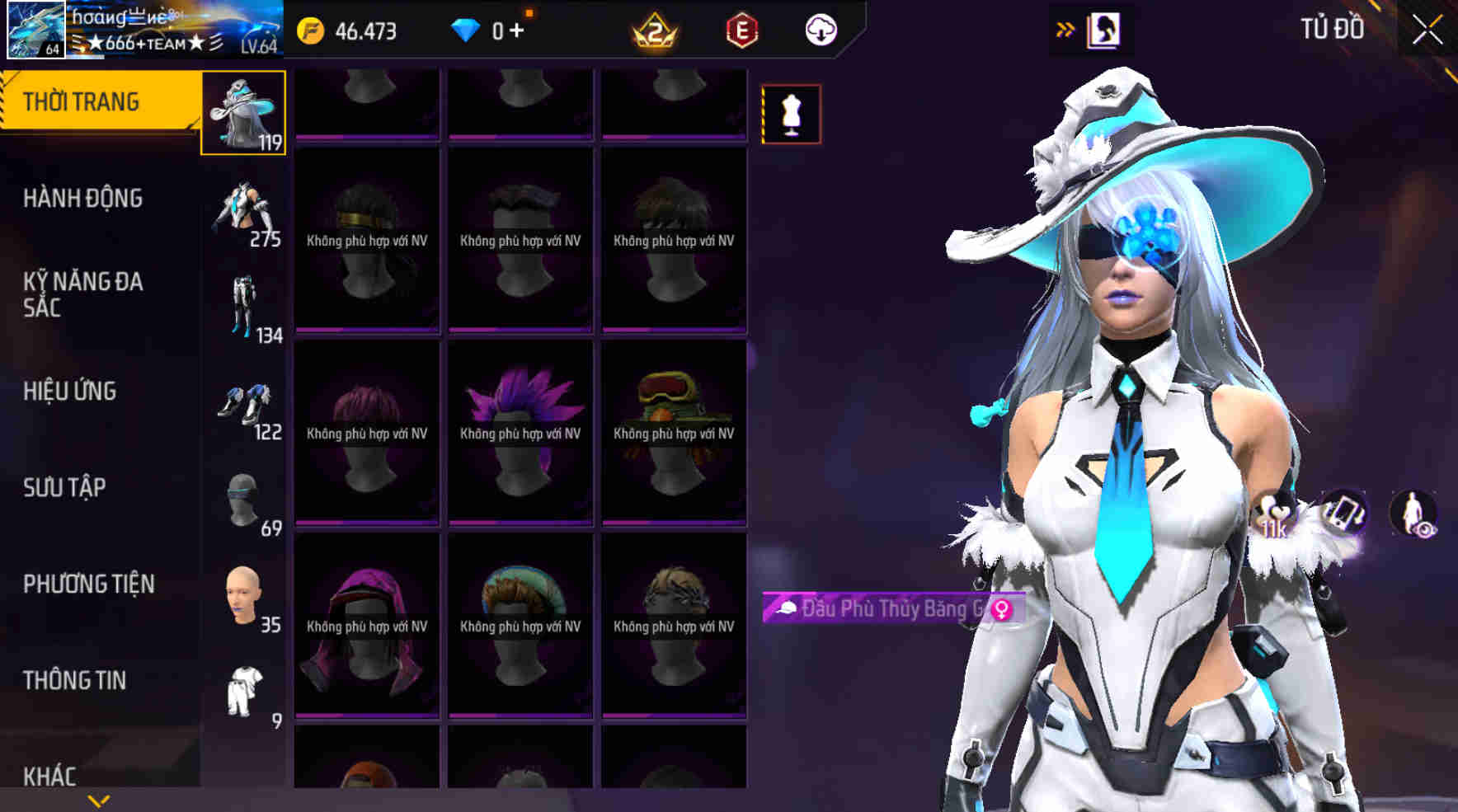Select the costume category showing 275 items
Screen dimensions: 1458x812
[x=243, y=210]
